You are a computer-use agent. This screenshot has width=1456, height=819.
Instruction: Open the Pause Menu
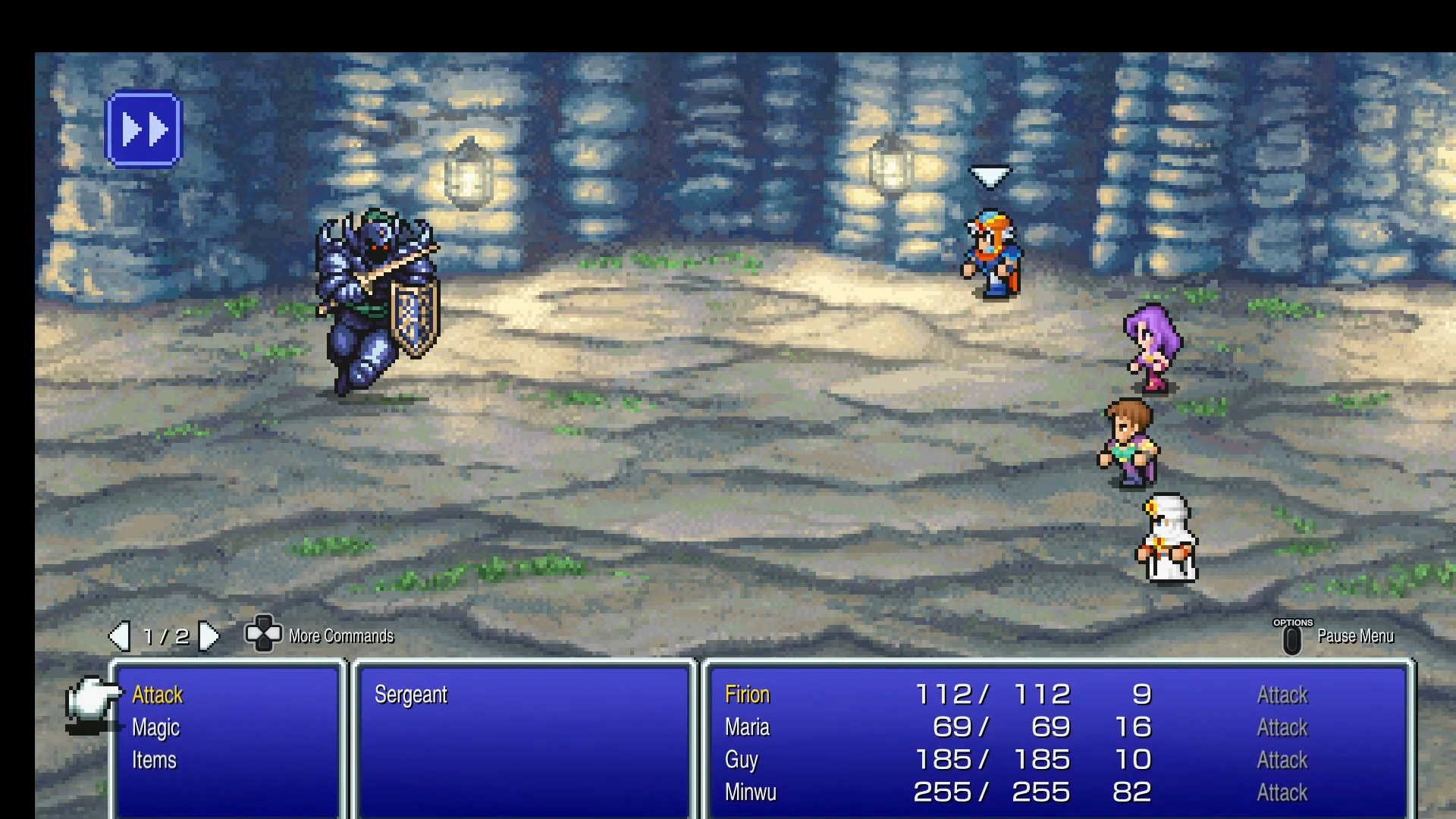[x=1356, y=637]
